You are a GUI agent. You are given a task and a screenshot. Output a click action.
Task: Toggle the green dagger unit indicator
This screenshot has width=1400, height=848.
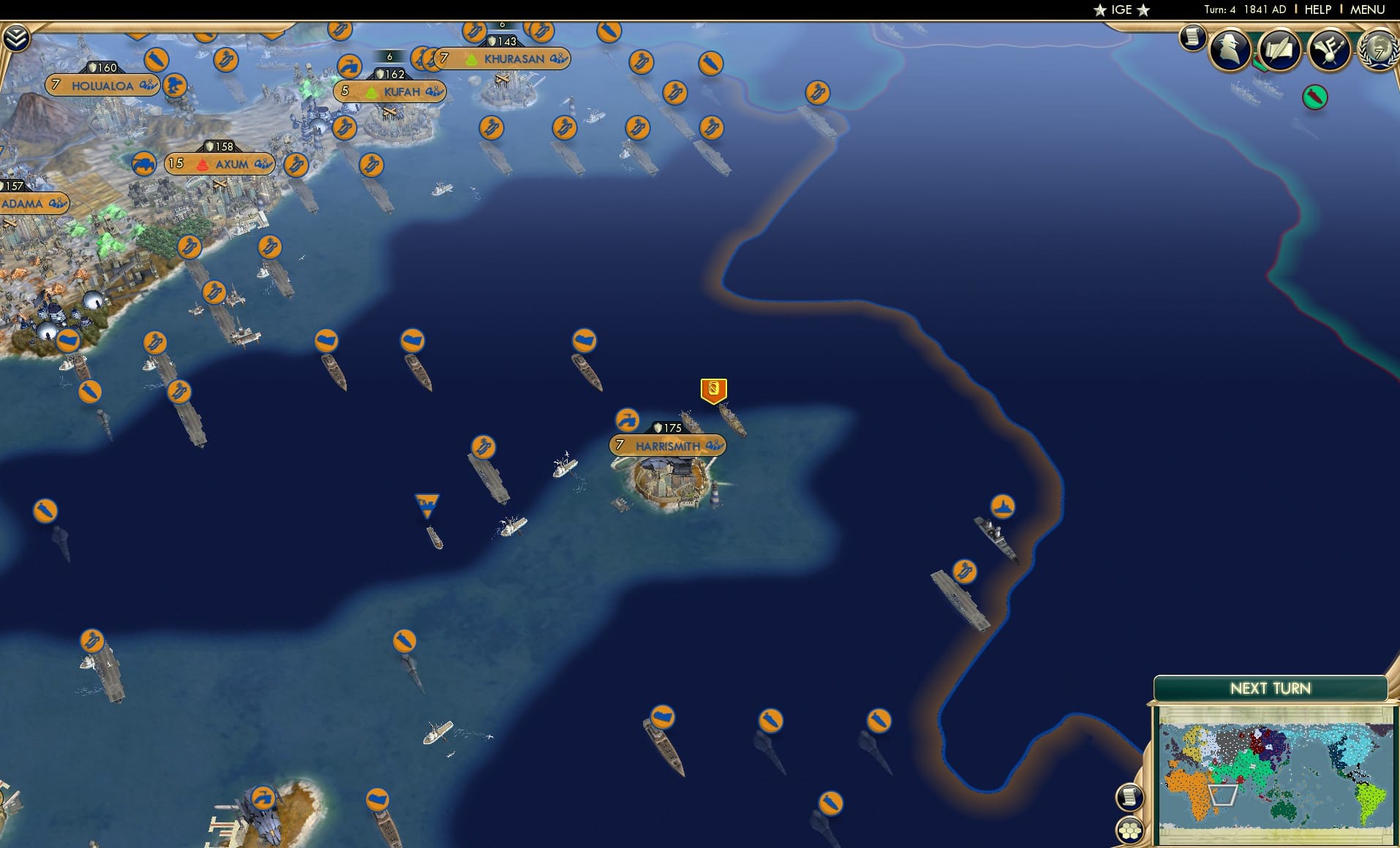pos(1314,96)
